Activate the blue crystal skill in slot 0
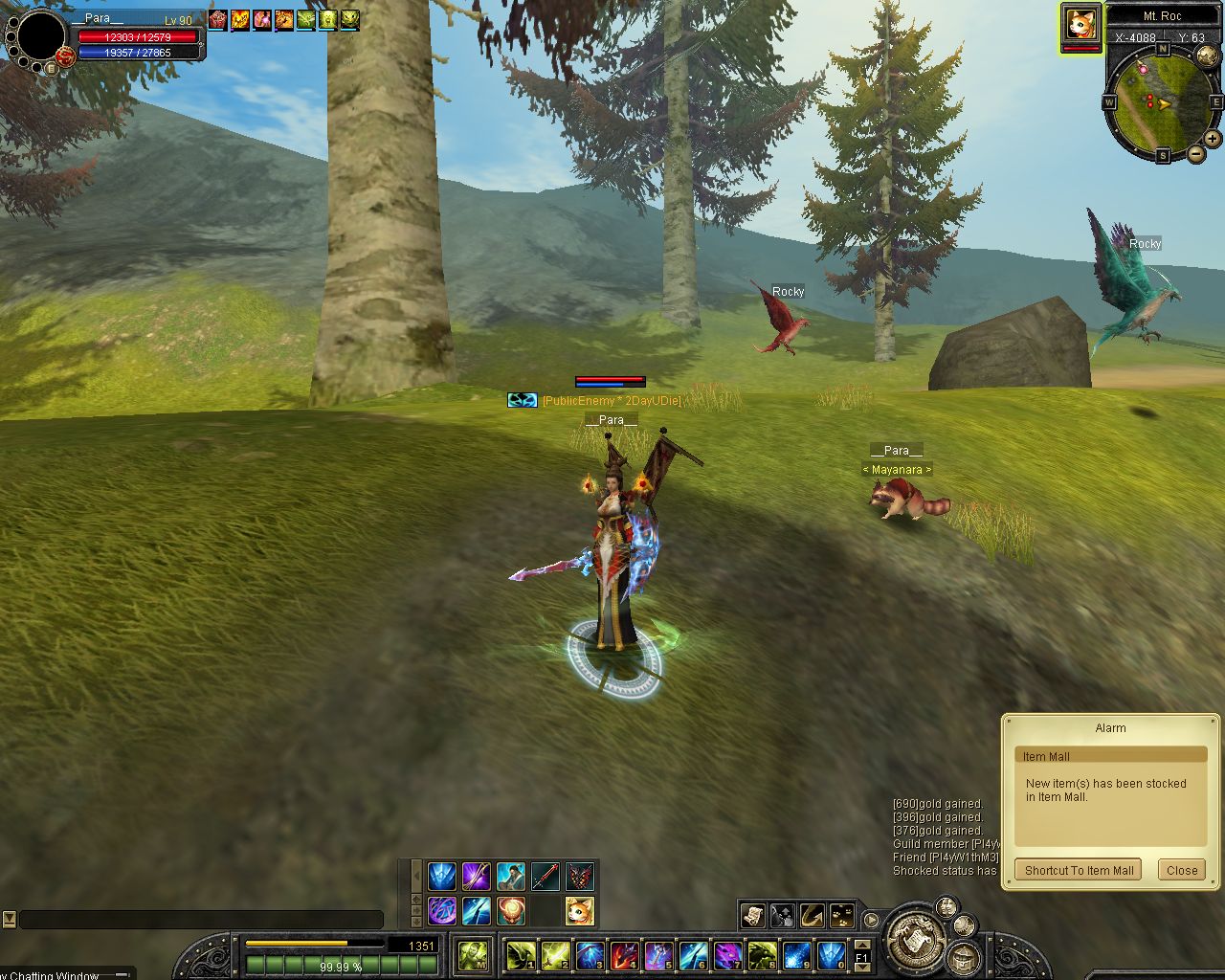1225x980 pixels. tap(831, 954)
